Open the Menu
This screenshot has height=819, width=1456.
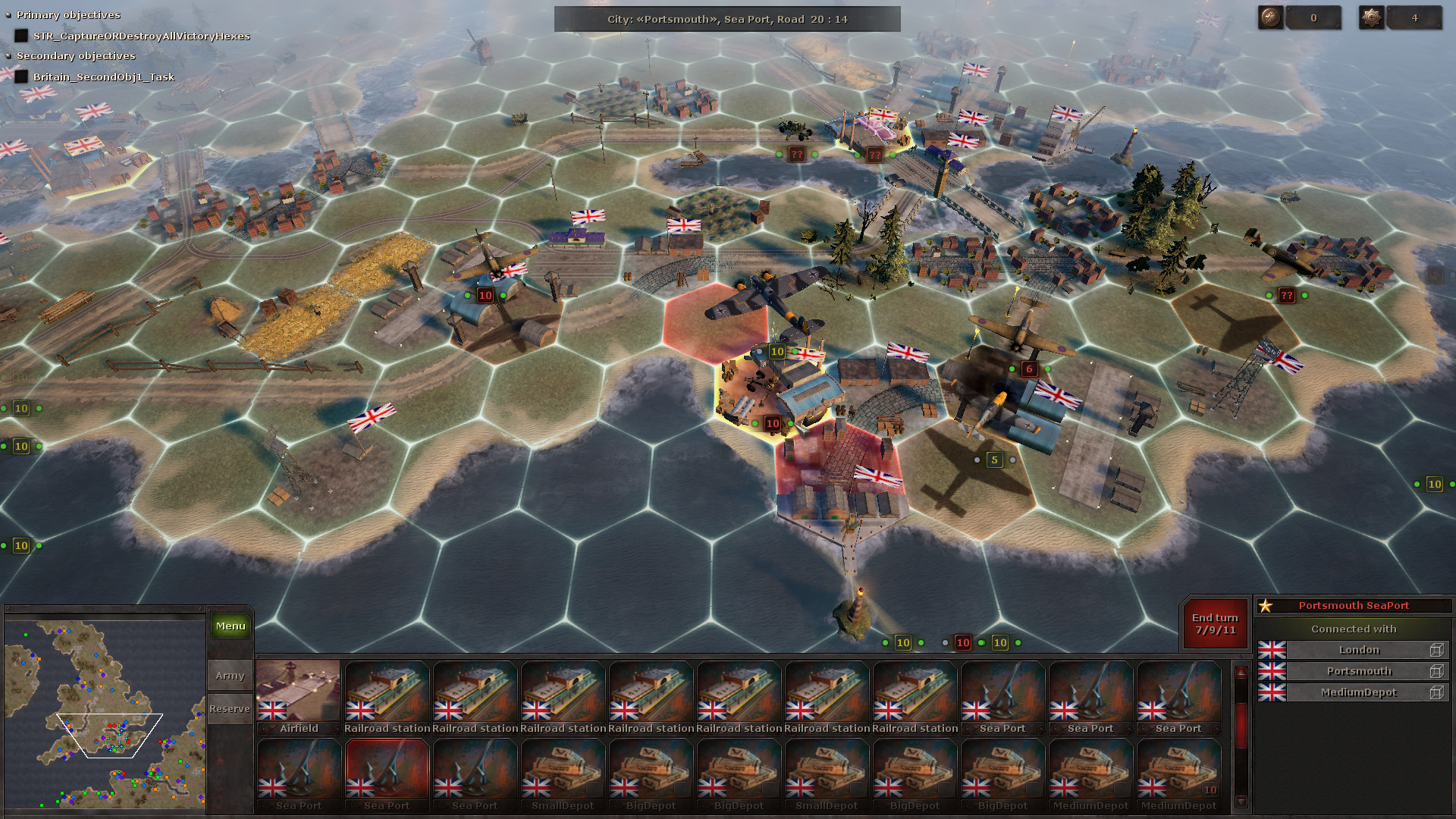click(x=229, y=626)
